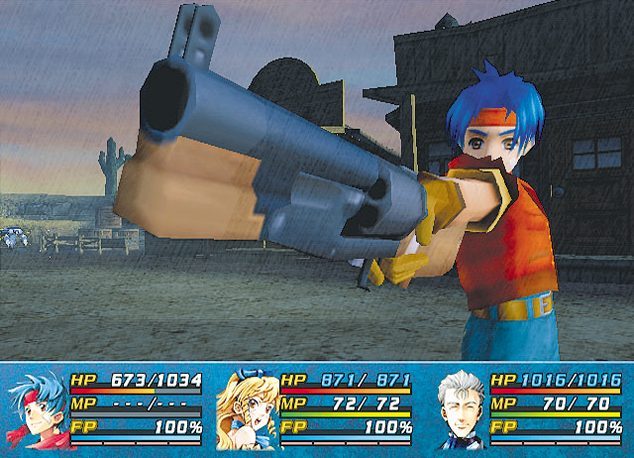634x458 pixels.
Task: Select the blue-haired hero's party portrait
Action: tap(38, 409)
